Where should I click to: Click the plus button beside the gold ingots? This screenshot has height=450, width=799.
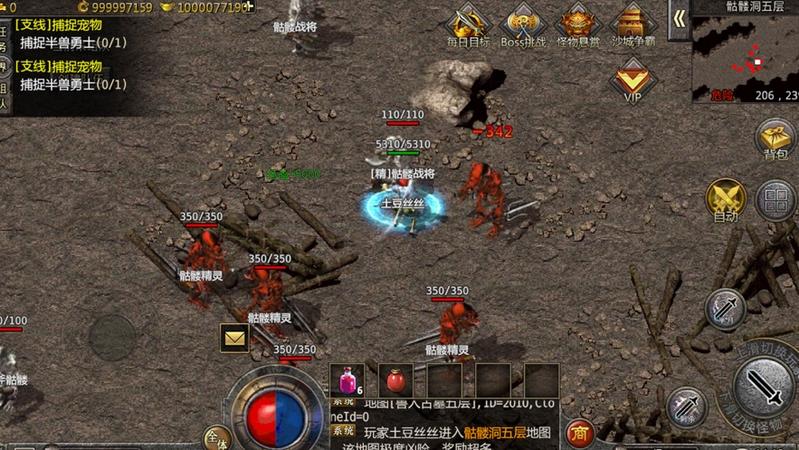click(249, 7)
